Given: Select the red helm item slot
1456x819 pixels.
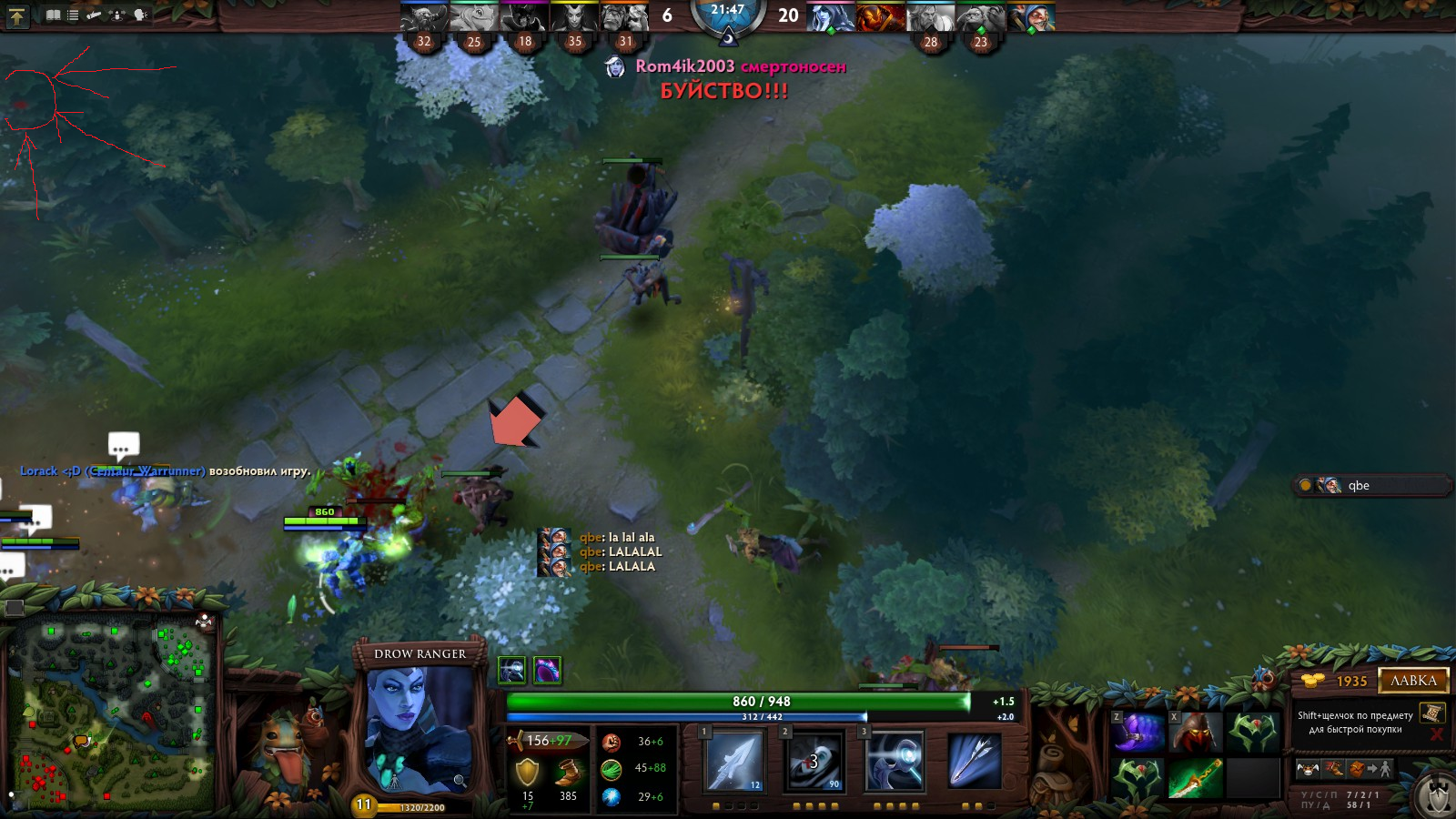Looking at the screenshot, I should point(1195,733).
